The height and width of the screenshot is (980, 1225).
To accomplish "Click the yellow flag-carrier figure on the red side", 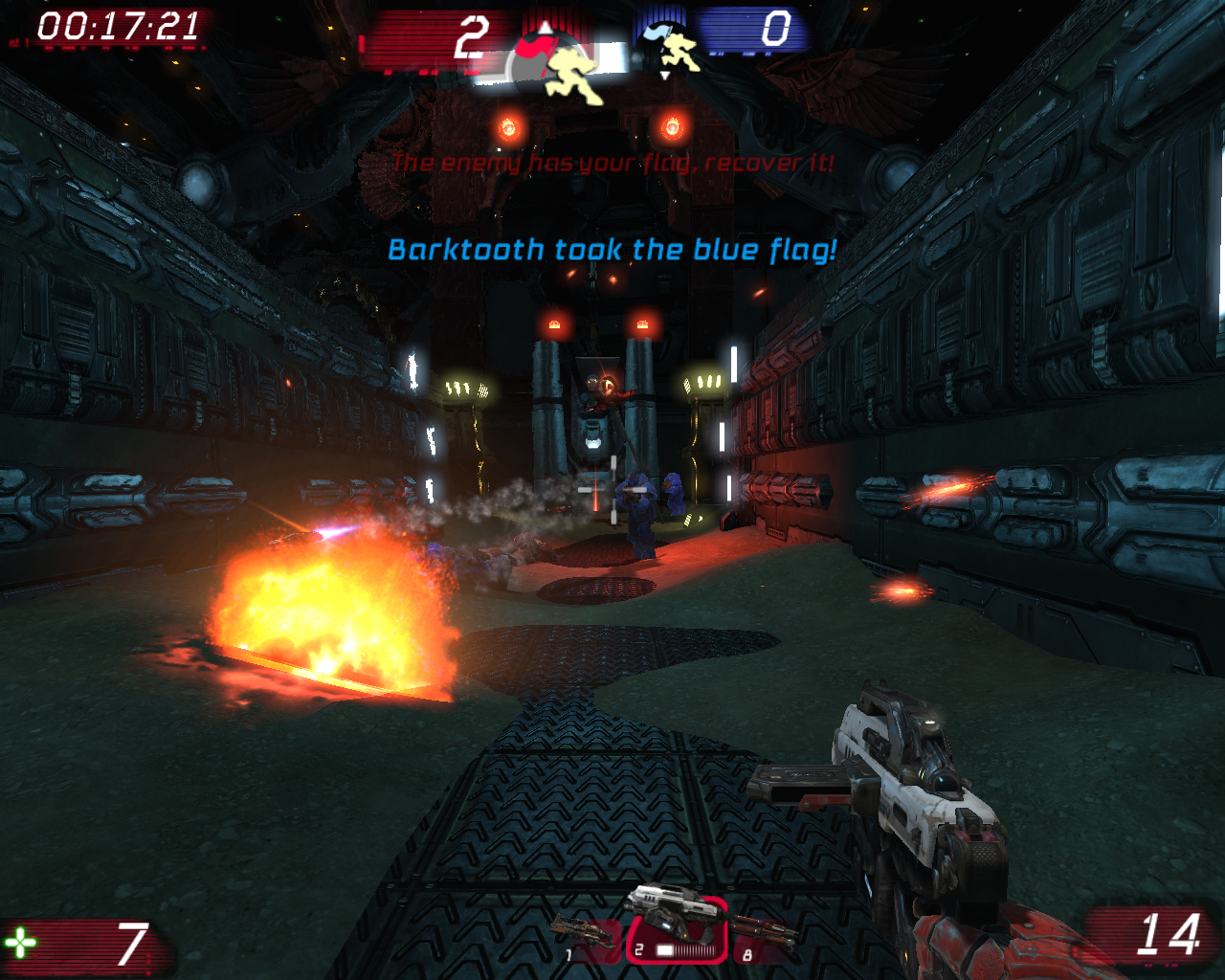I will [572, 77].
